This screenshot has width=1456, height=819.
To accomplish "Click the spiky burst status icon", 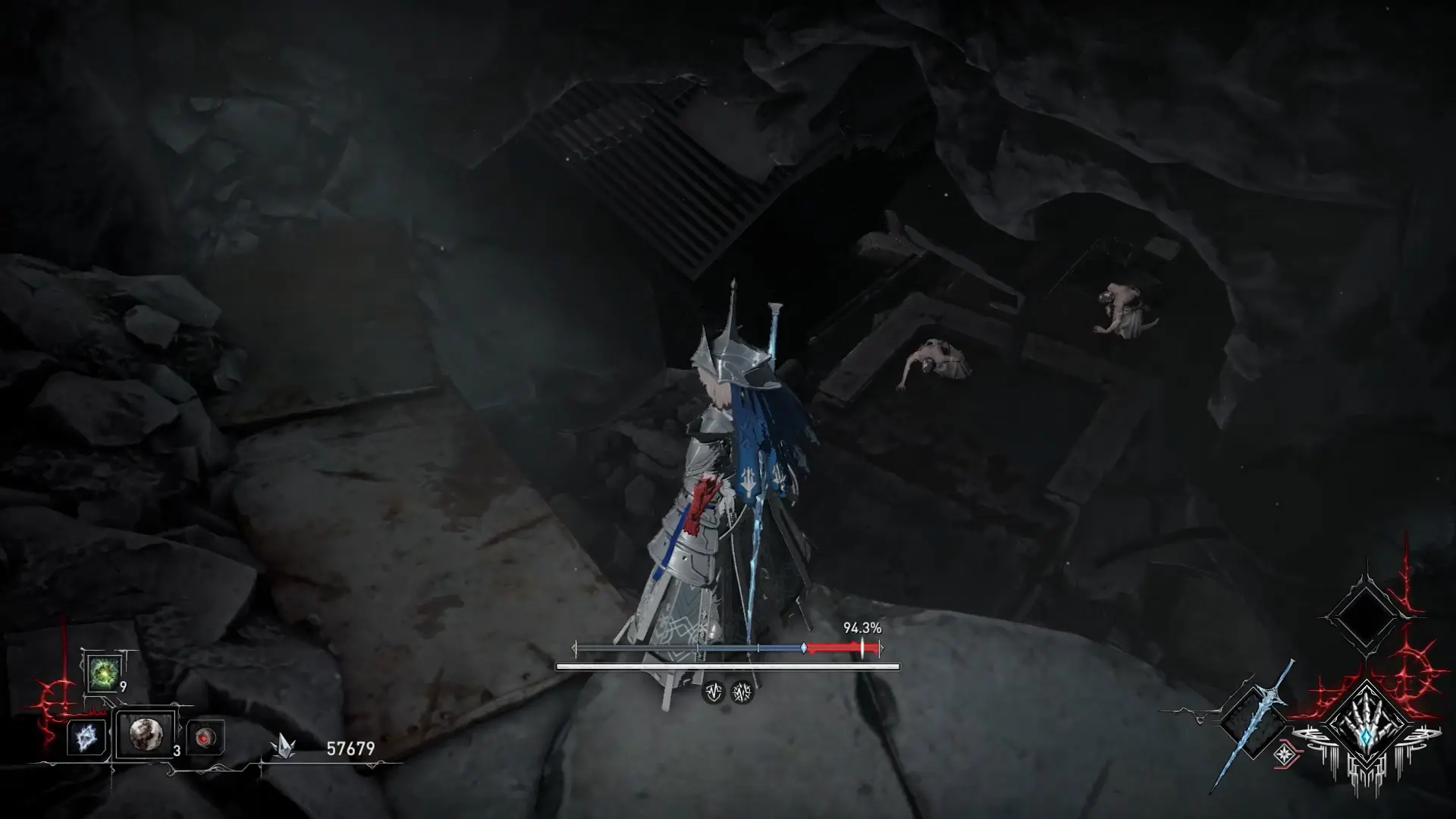I will click(742, 692).
